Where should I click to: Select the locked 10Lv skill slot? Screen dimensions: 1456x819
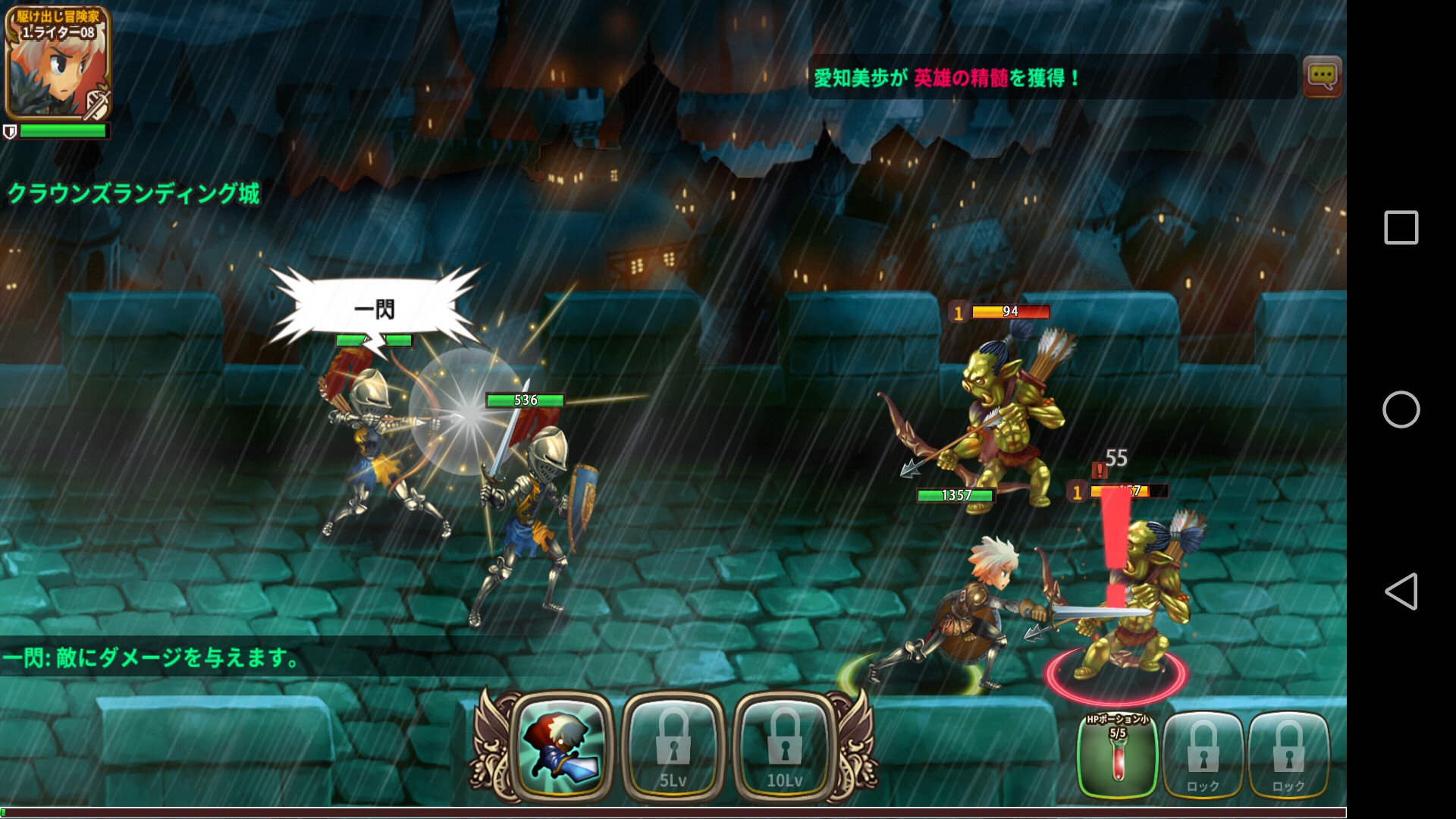784,746
